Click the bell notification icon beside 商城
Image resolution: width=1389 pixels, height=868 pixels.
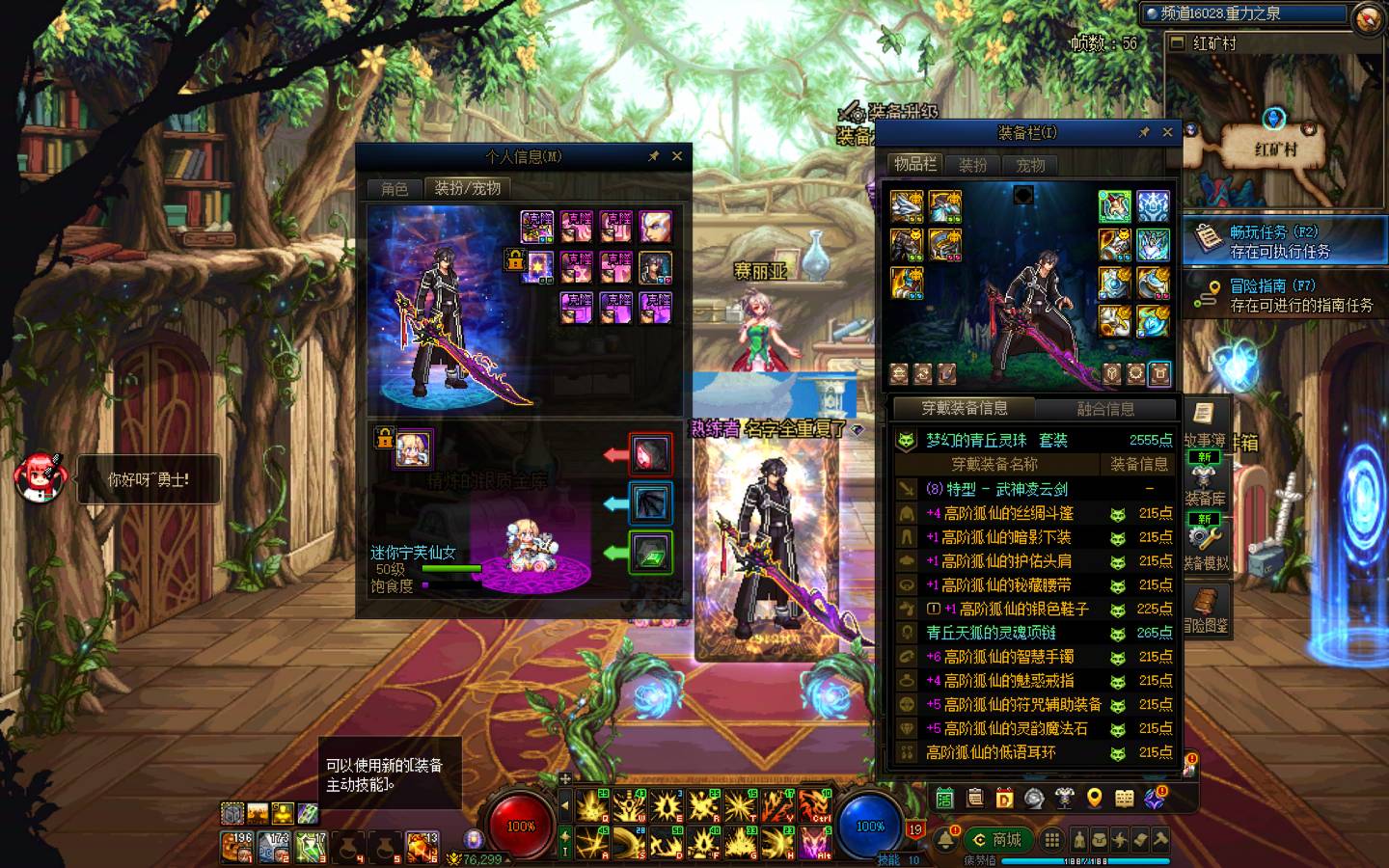pos(946,837)
